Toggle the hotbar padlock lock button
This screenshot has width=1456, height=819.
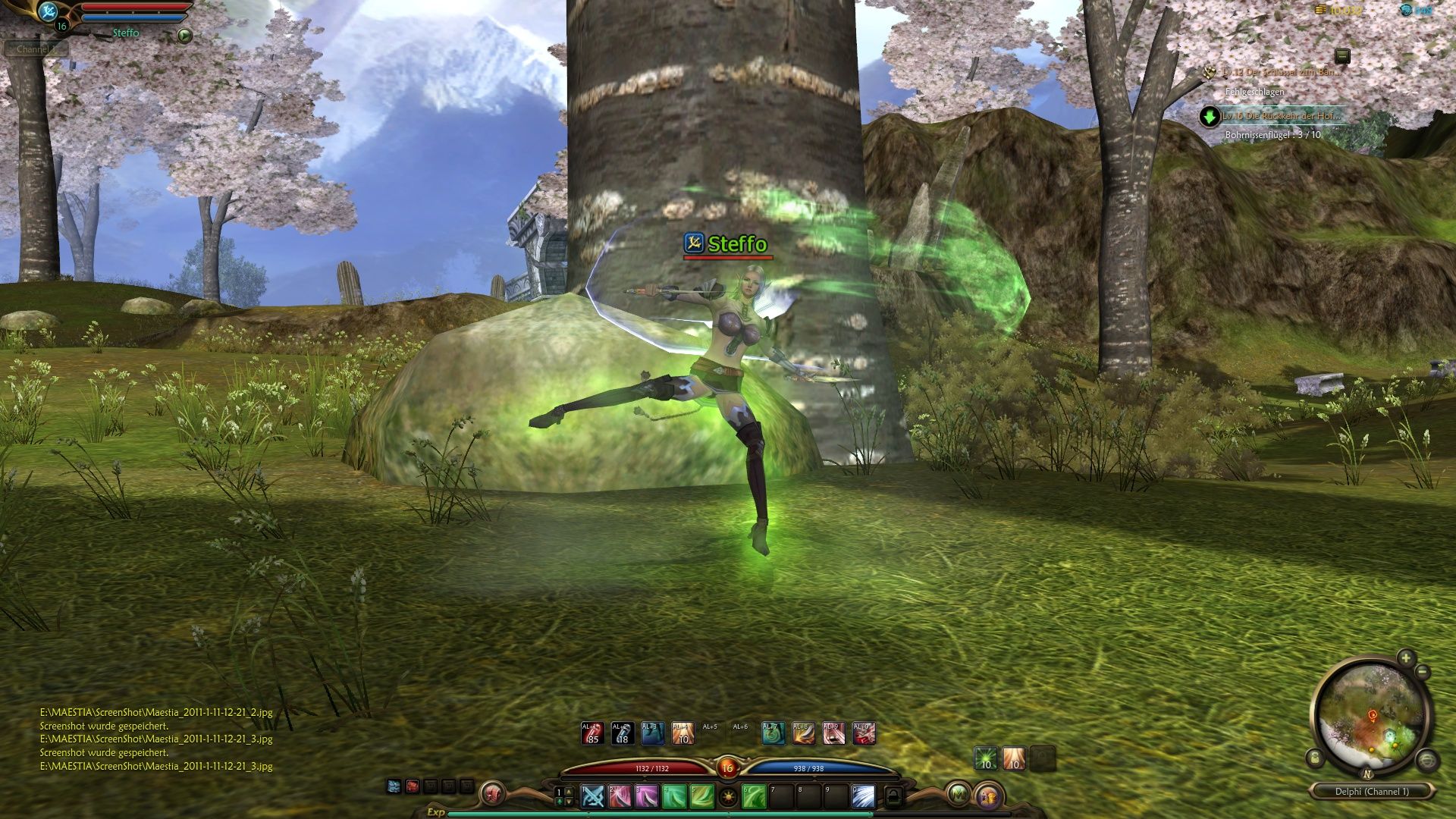(894, 796)
